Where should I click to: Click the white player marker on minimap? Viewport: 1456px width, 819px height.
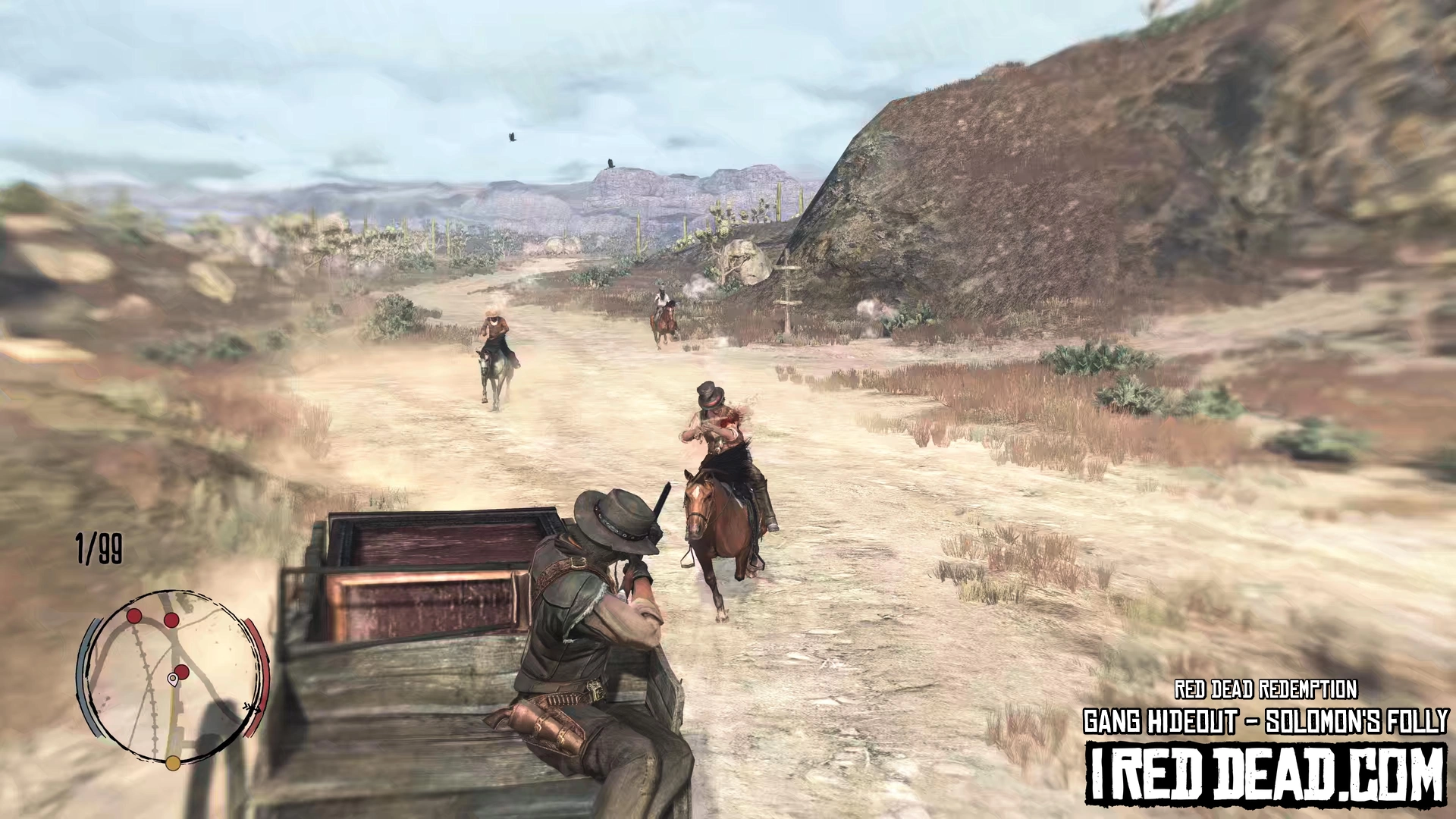(x=173, y=678)
